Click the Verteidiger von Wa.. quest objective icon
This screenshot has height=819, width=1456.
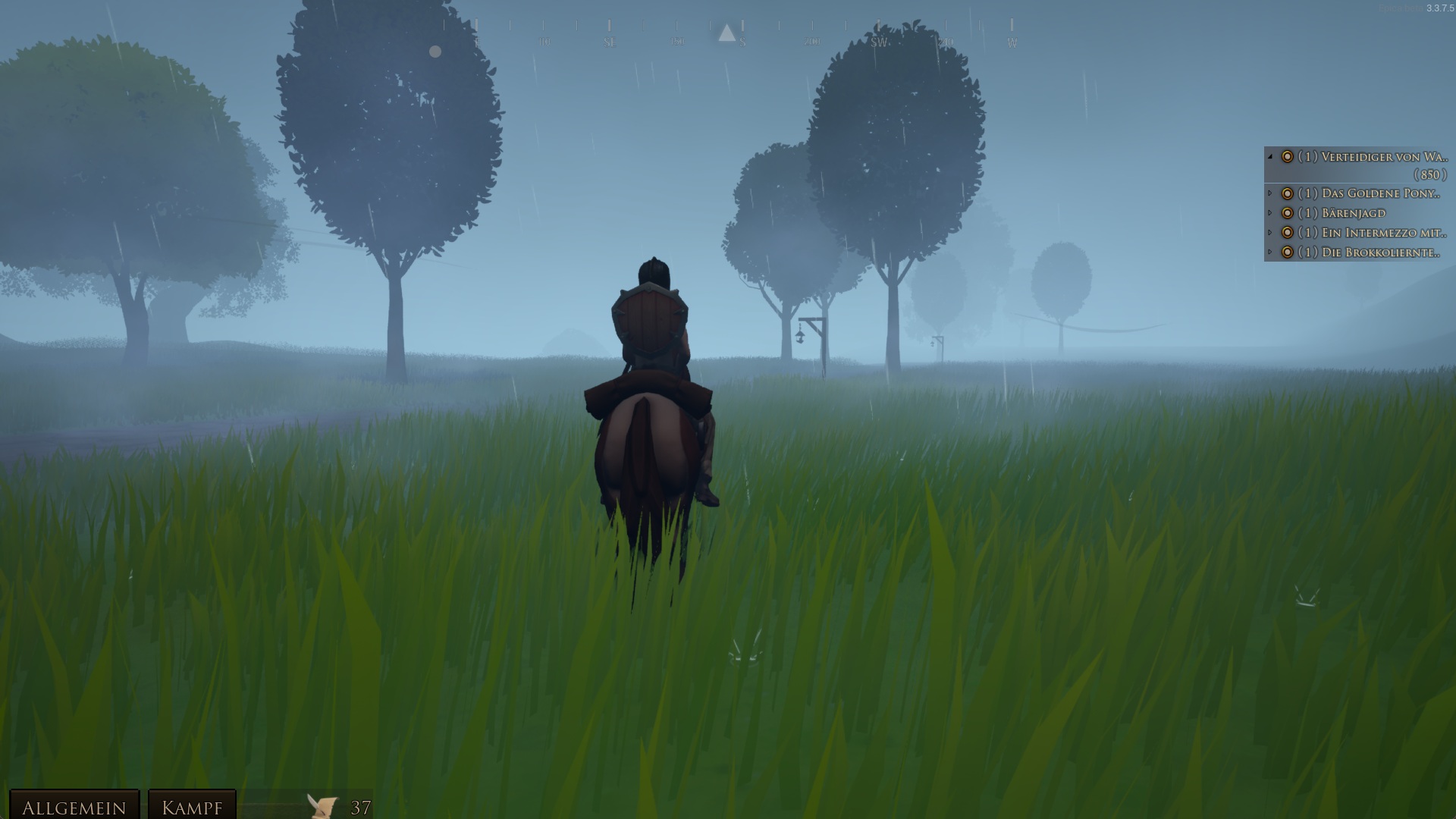coord(1287,157)
